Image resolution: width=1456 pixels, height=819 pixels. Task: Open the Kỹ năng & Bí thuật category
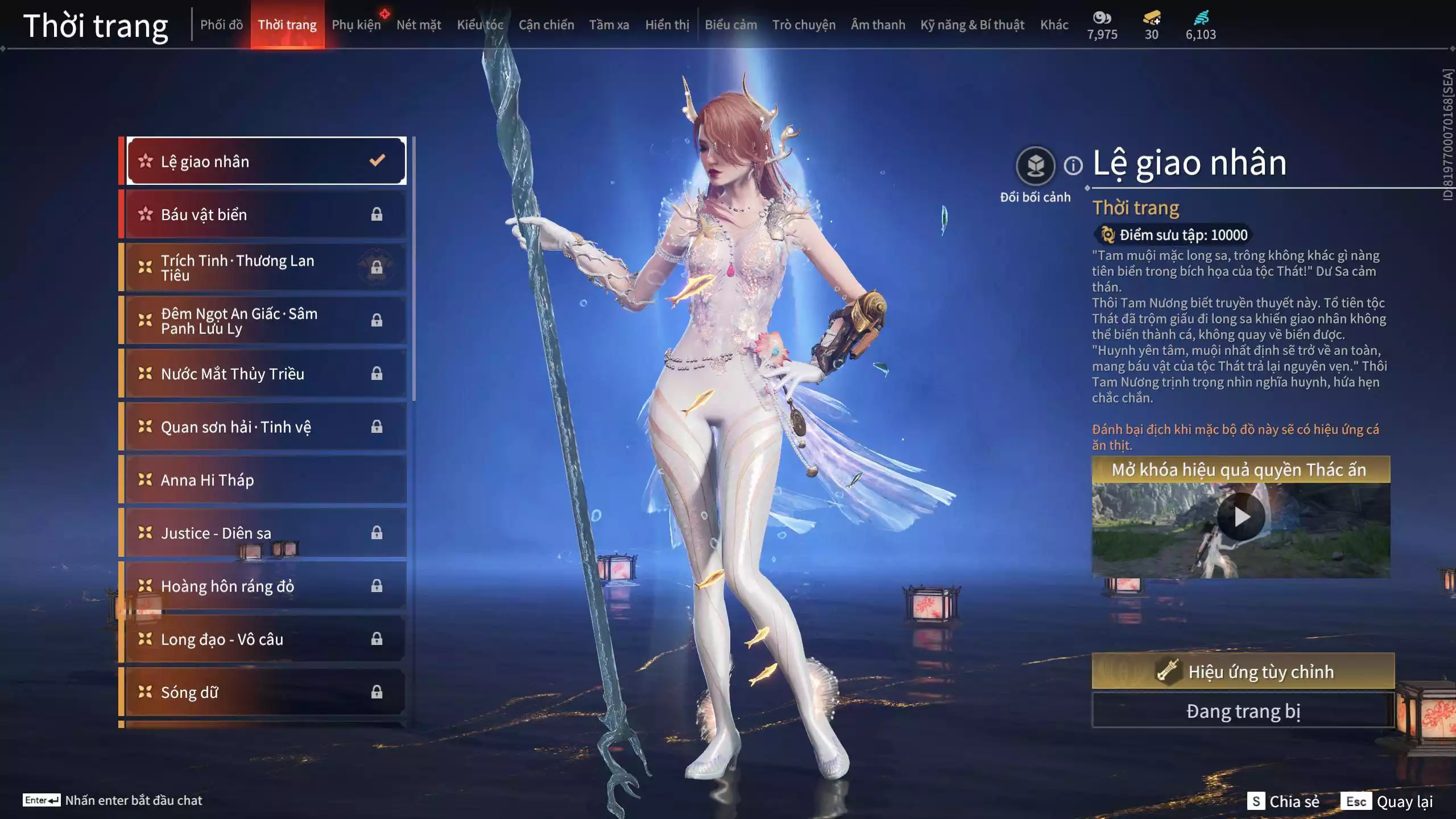pos(971,24)
